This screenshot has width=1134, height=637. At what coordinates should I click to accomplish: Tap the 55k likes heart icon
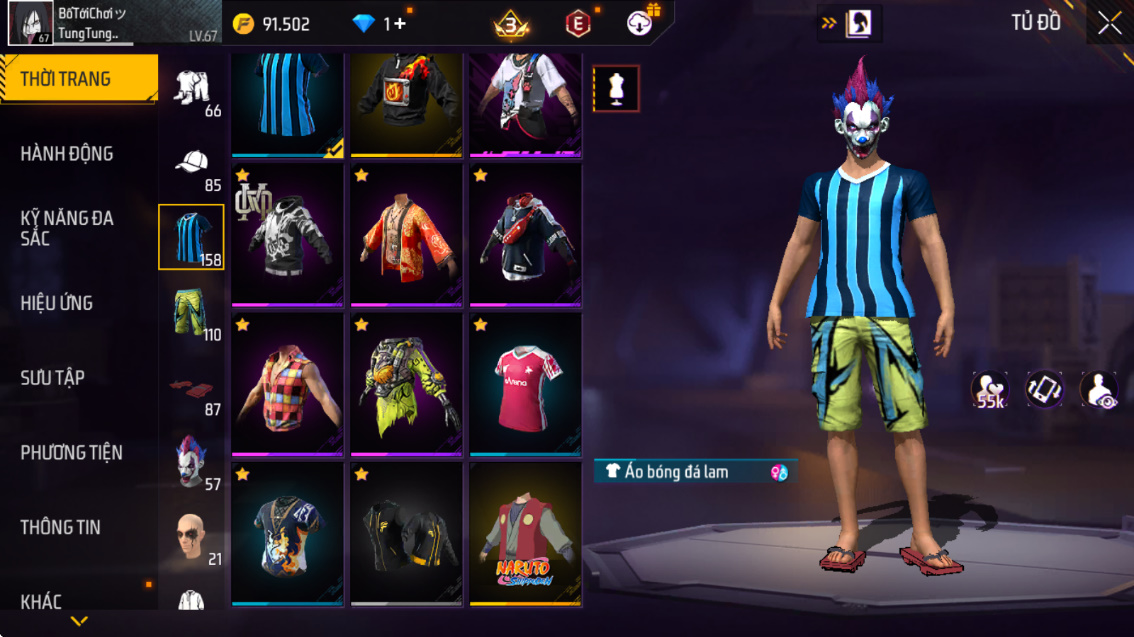(990, 389)
